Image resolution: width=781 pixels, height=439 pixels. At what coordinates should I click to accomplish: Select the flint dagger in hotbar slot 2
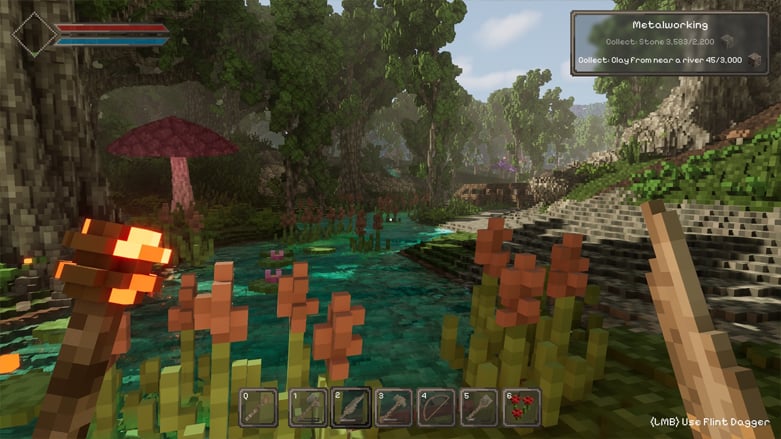[x=351, y=408]
